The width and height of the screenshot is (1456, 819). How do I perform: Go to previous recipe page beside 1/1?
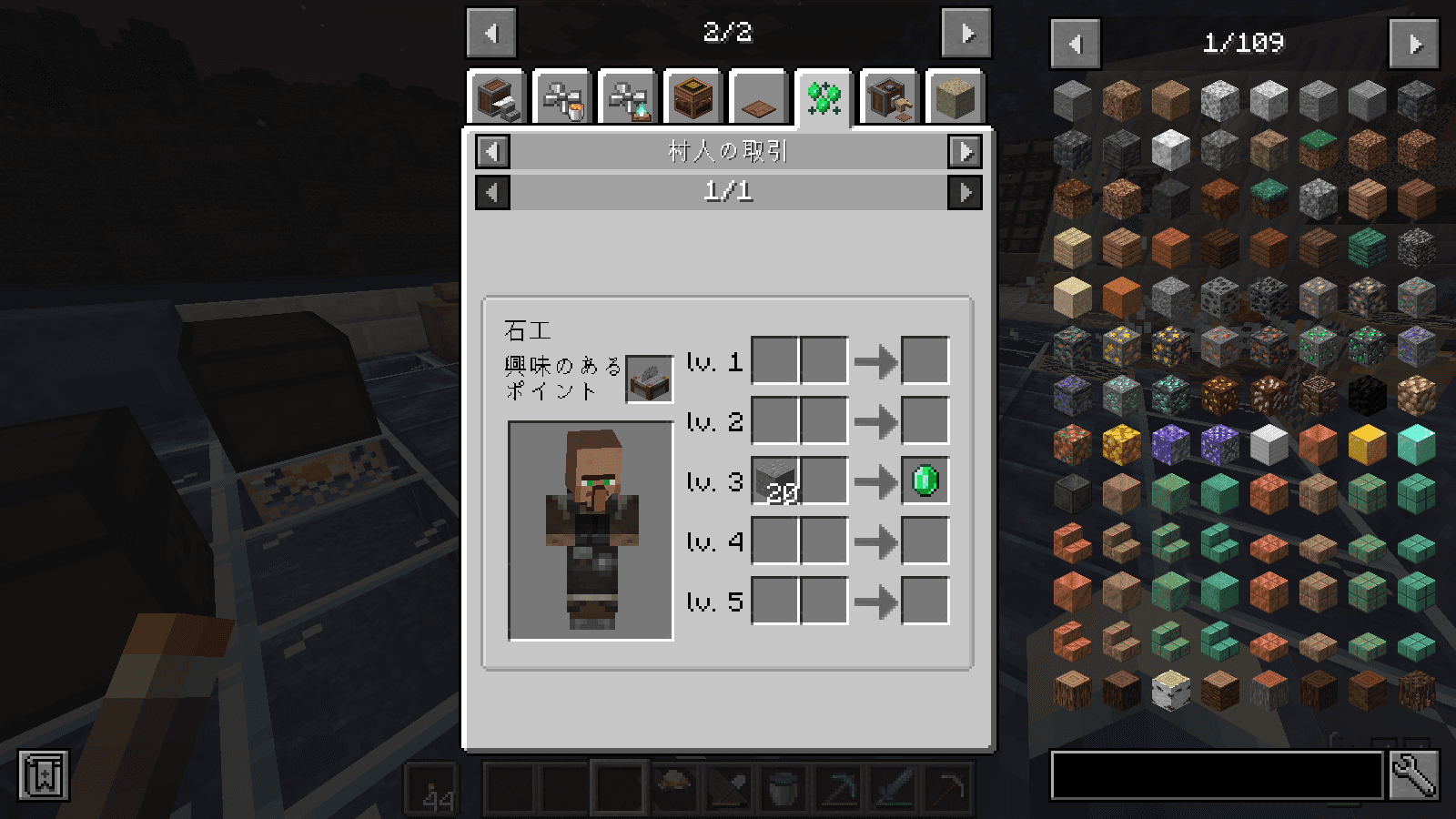click(492, 192)
